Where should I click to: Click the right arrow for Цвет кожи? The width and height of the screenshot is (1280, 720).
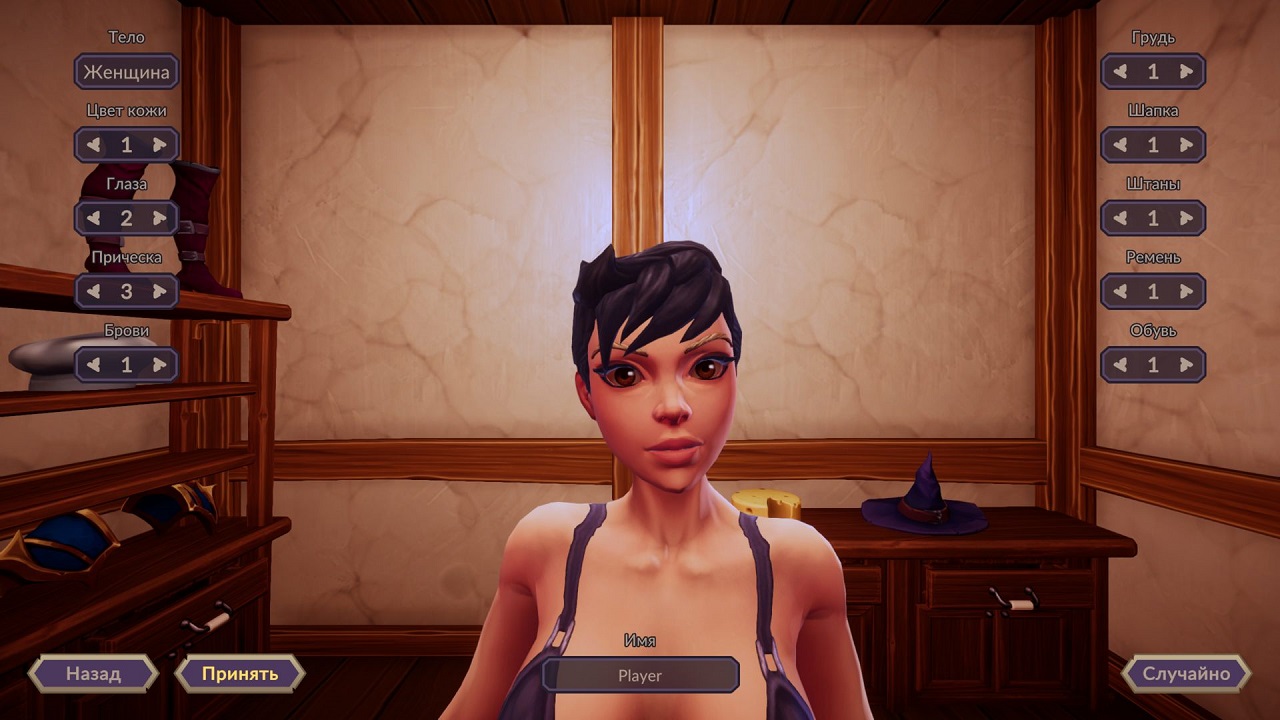pyautogui.click(x=159, y=145)
